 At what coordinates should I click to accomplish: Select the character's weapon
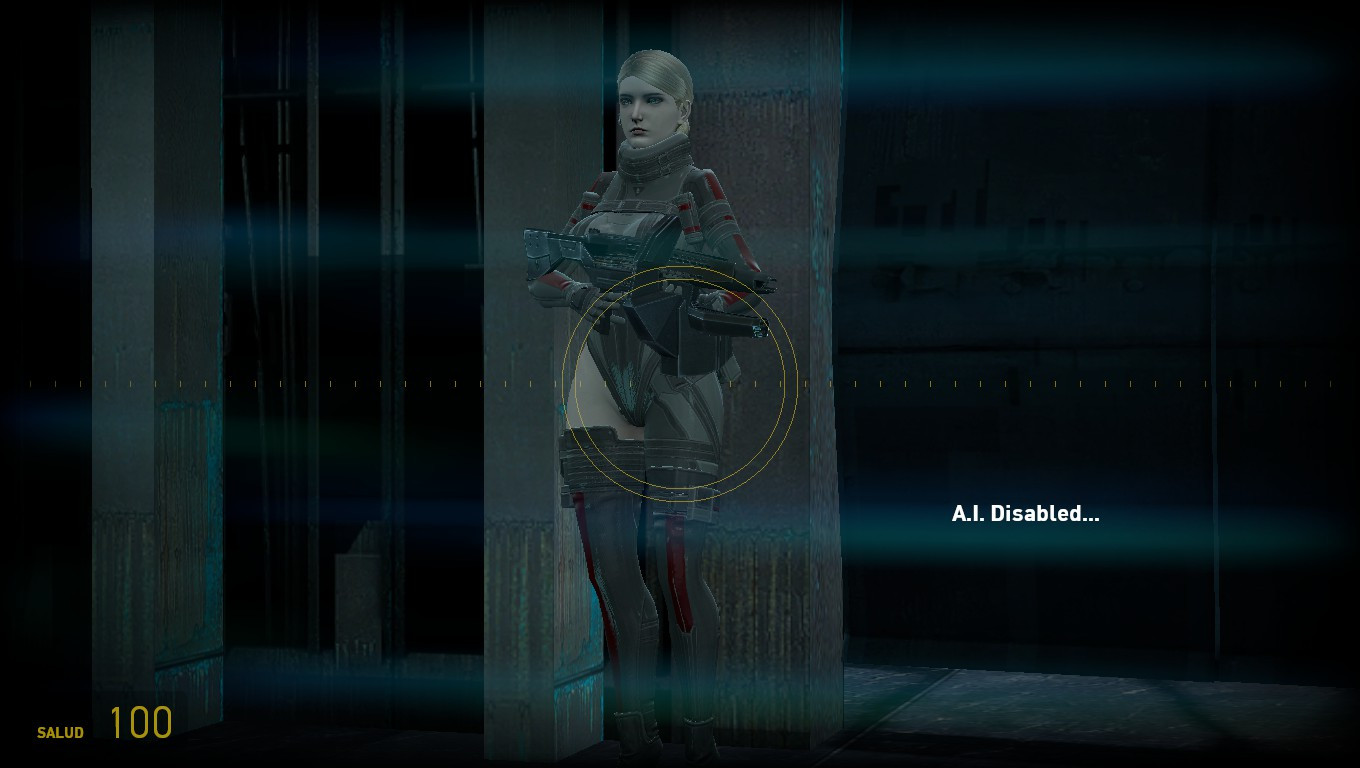(x=630, y=250)
